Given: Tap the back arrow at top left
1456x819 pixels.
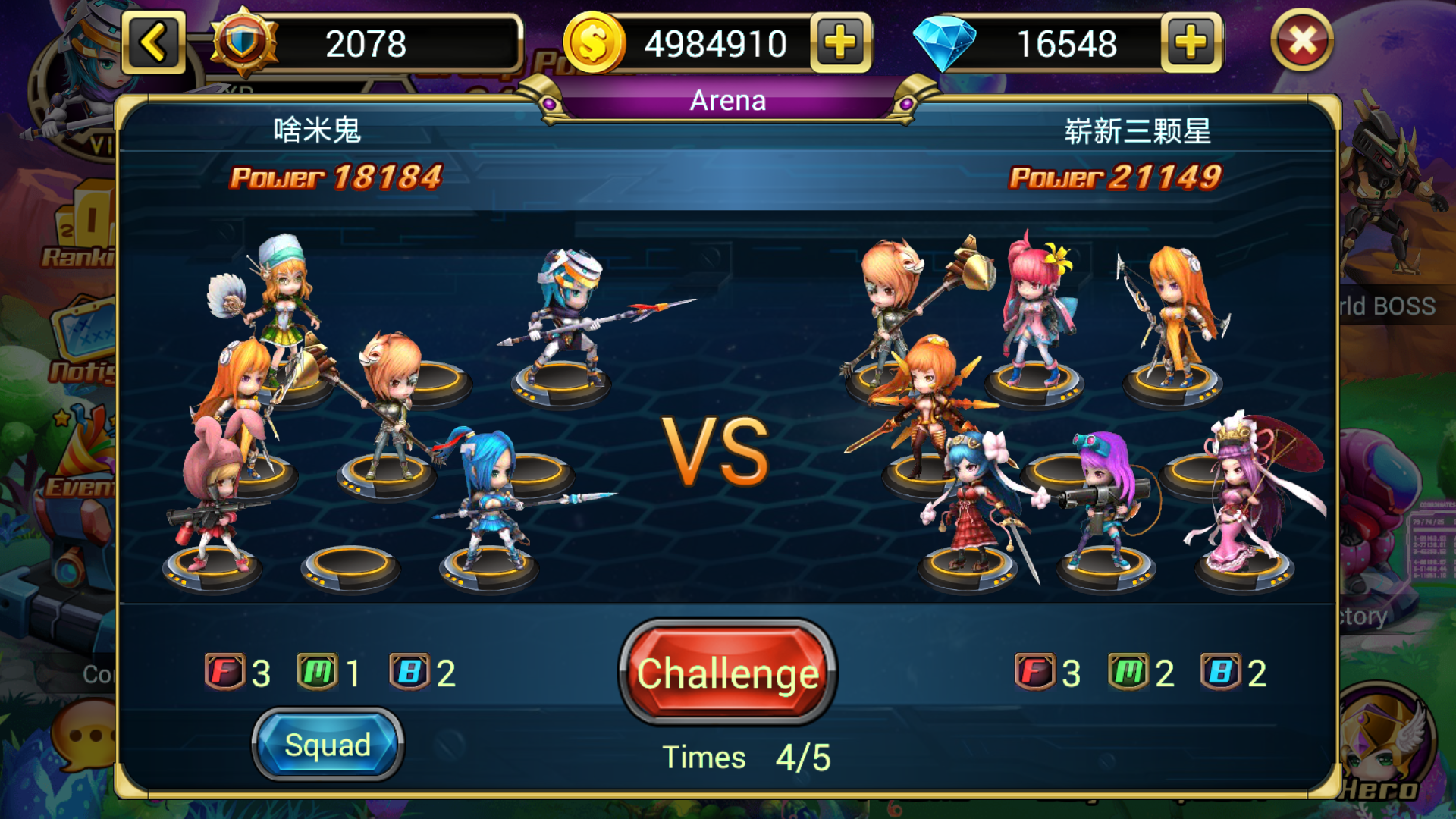Looking at the screenshot, I should tap(154, 43).
